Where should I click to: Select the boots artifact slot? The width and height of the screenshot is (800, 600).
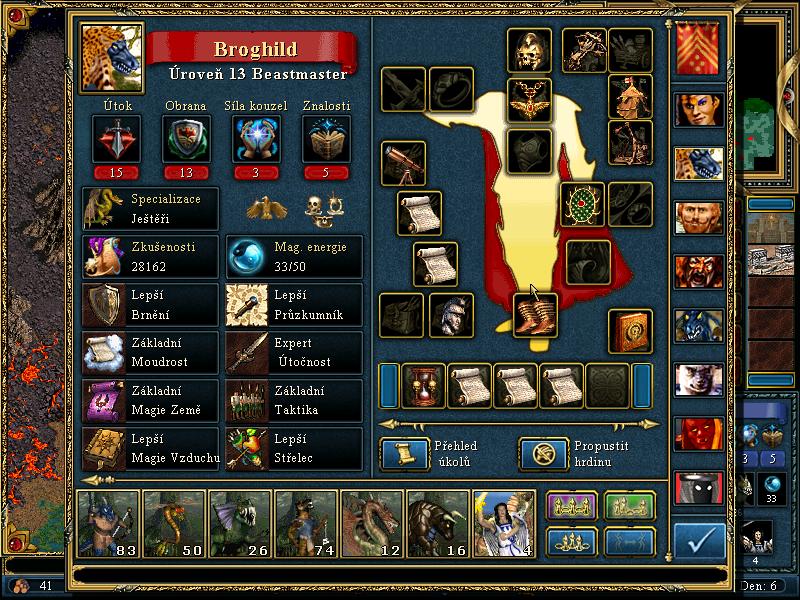[x=535, y=314]
